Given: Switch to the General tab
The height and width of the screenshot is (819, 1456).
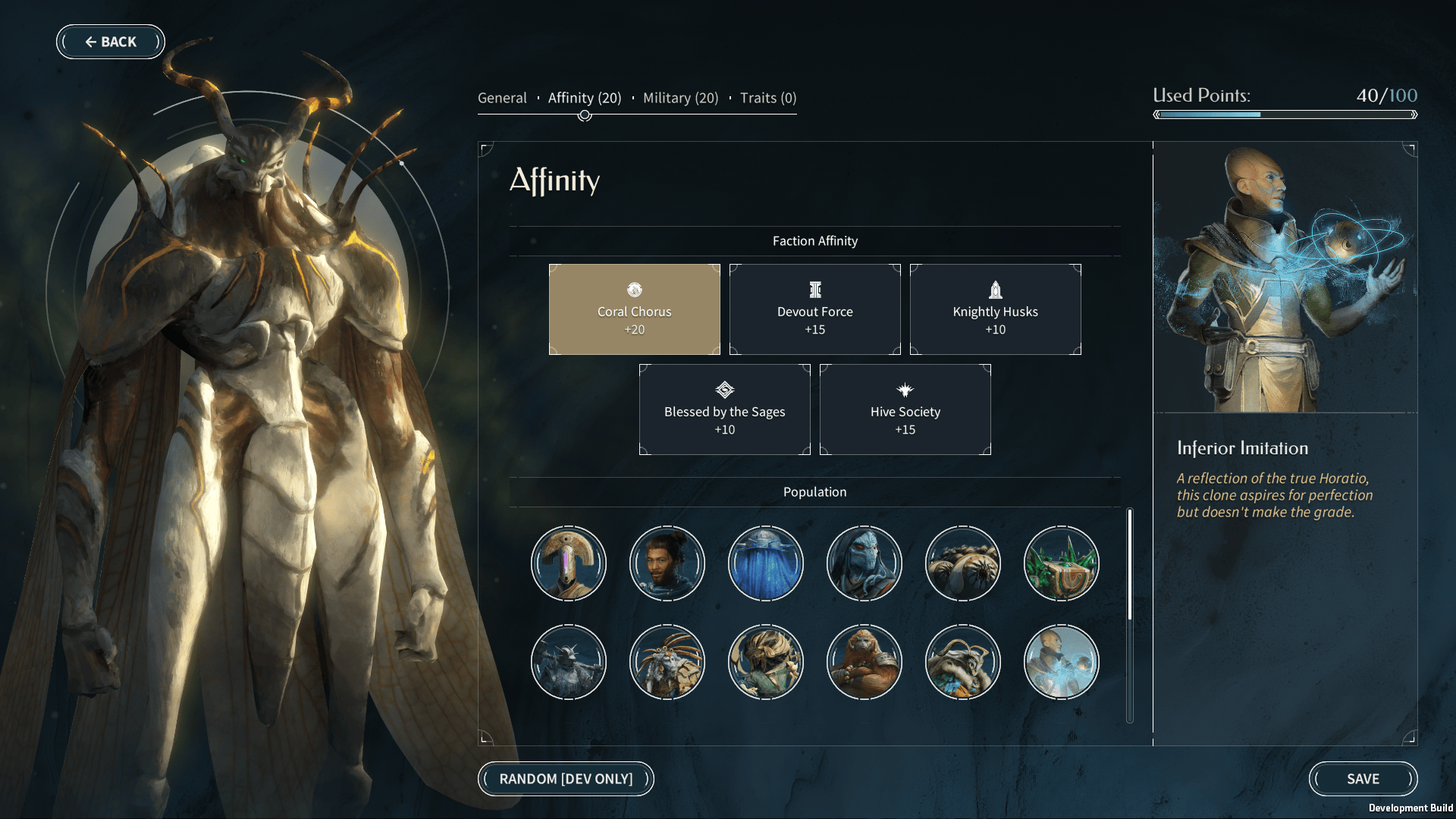Looking at the screenshot, I should [502, 98].
